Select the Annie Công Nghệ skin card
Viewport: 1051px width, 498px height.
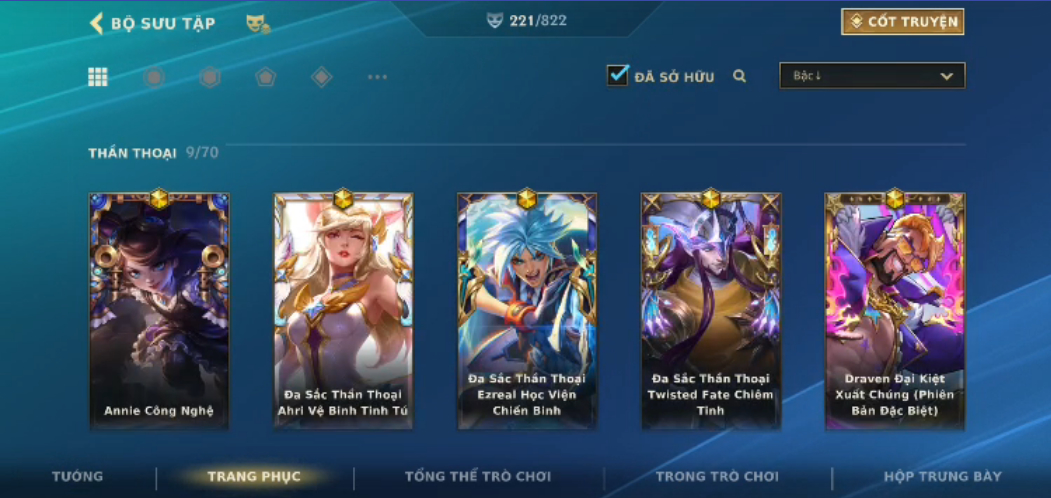pyautogui.click(x=159, y=311)
